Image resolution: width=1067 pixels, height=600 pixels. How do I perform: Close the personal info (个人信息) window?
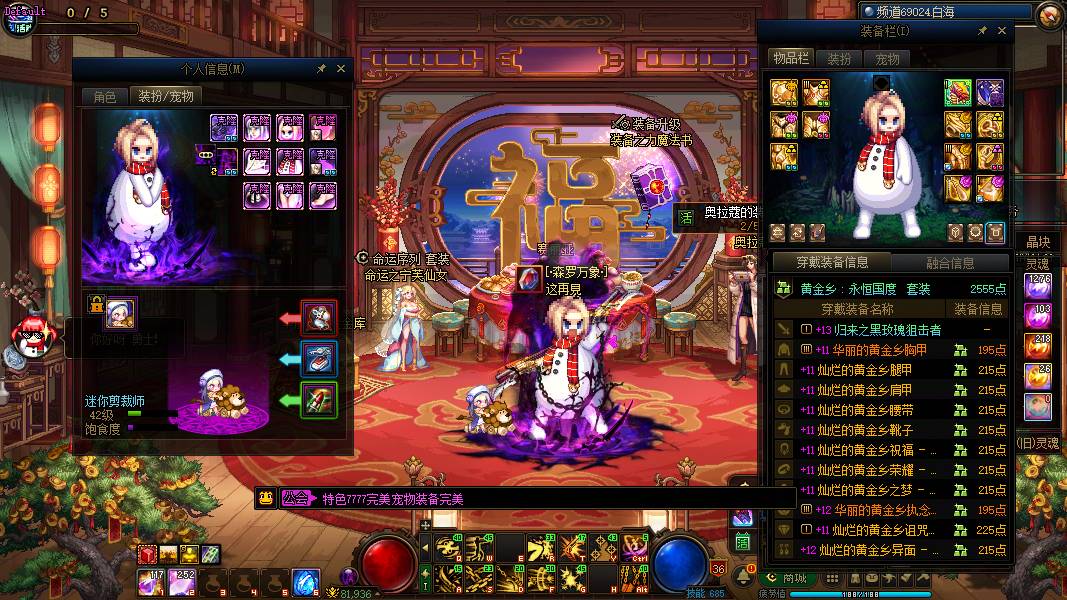pos(341,69)
